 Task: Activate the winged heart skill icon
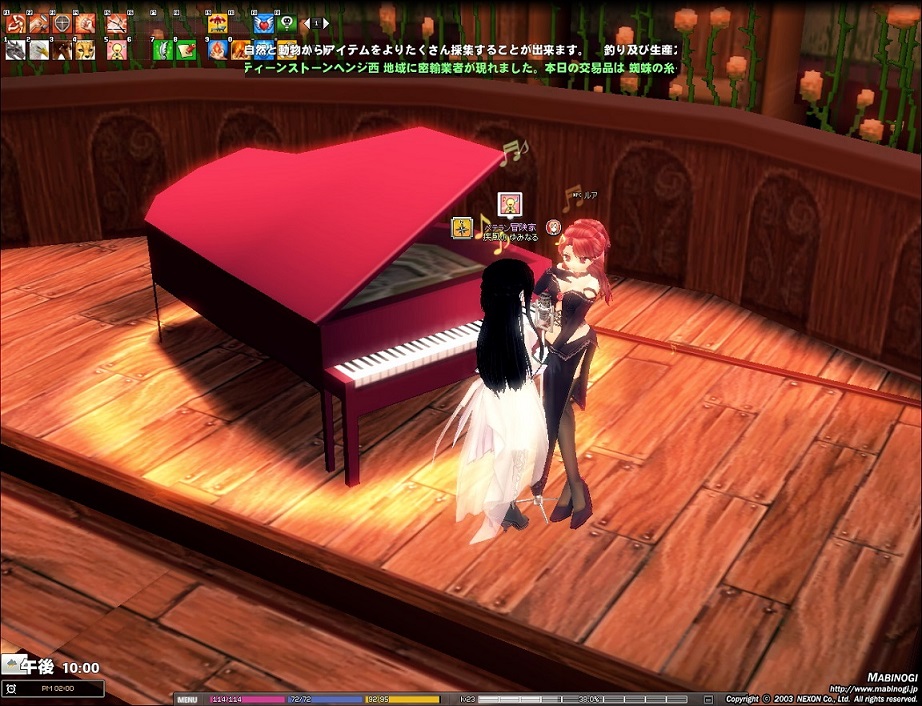click(263, 23)
